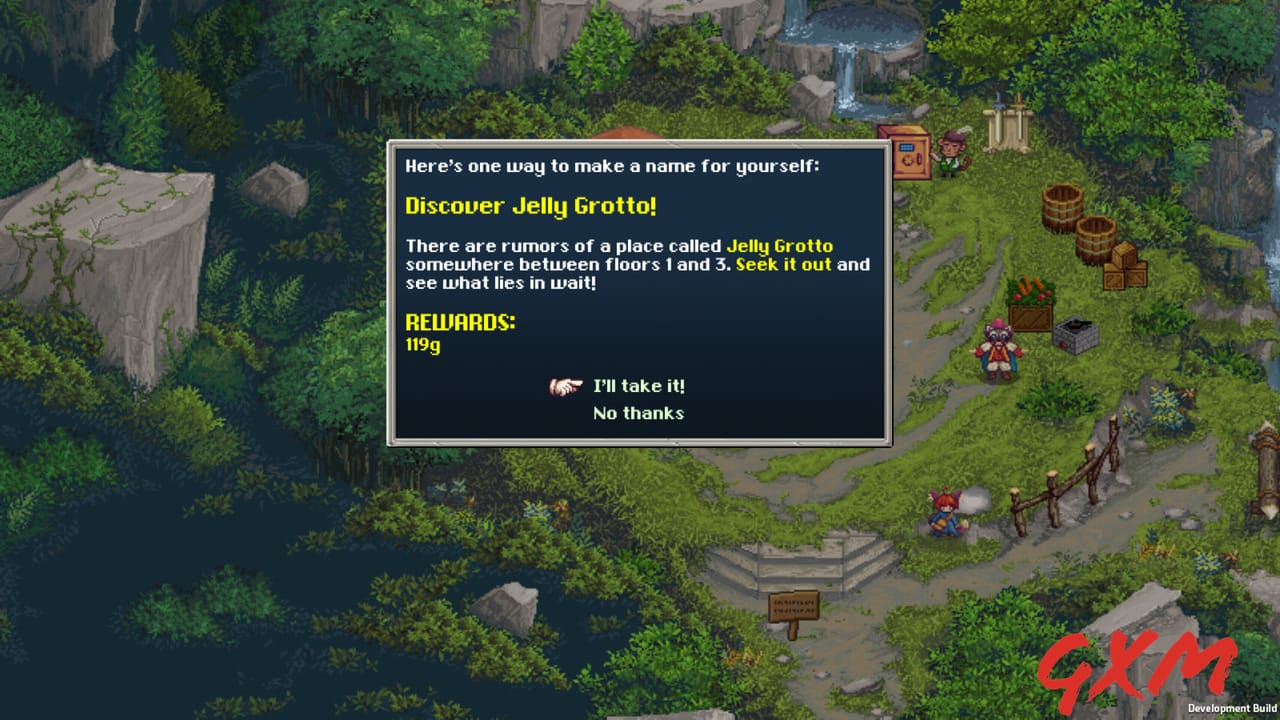The height and width of the screenshot is (720, 1280).
Task: Click the REWARDS heading in the dialog
Action: [x=459, y=322]
